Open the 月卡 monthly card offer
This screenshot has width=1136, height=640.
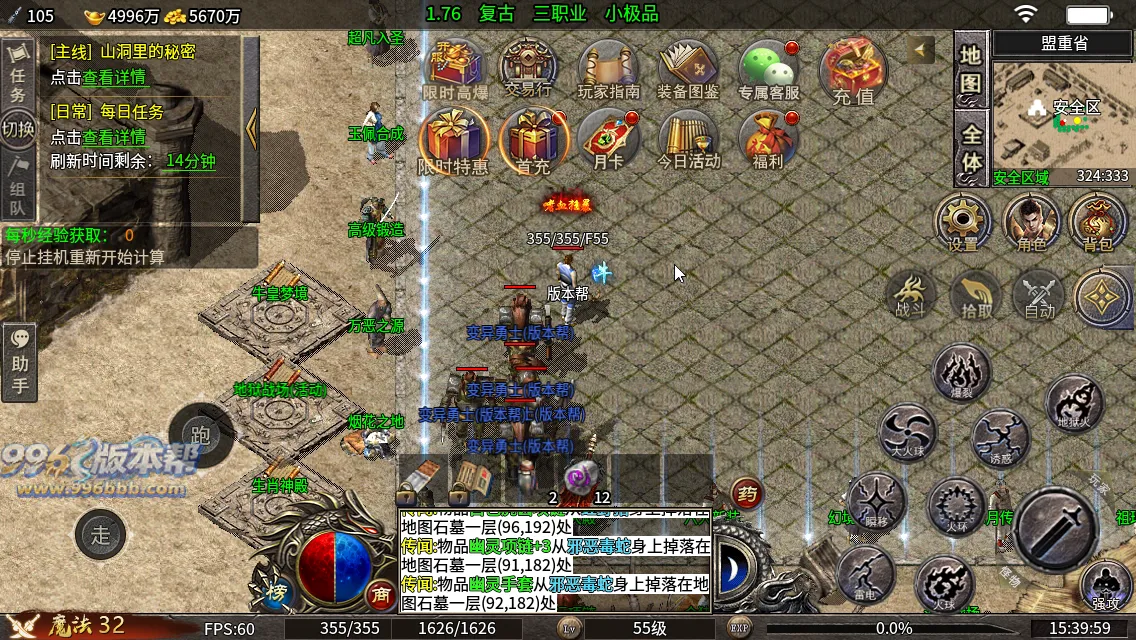click(x=608, y=138)
